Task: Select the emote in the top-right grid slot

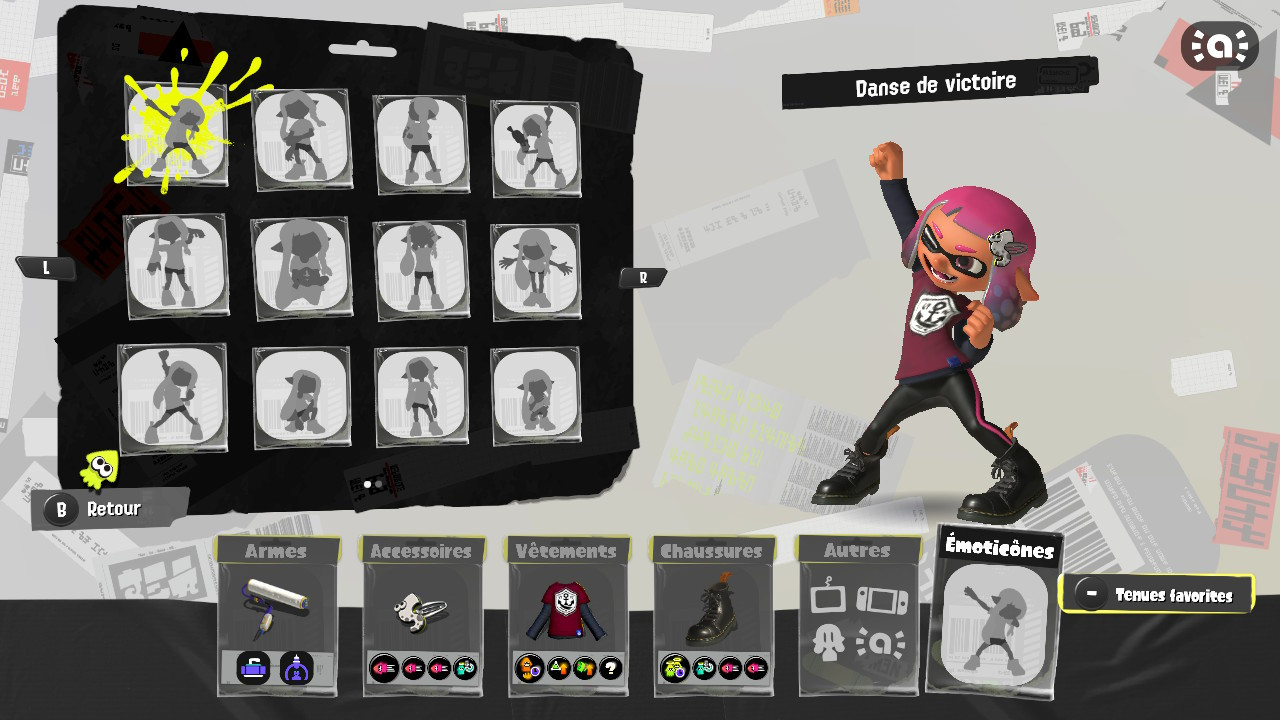Action: (537, 141)
